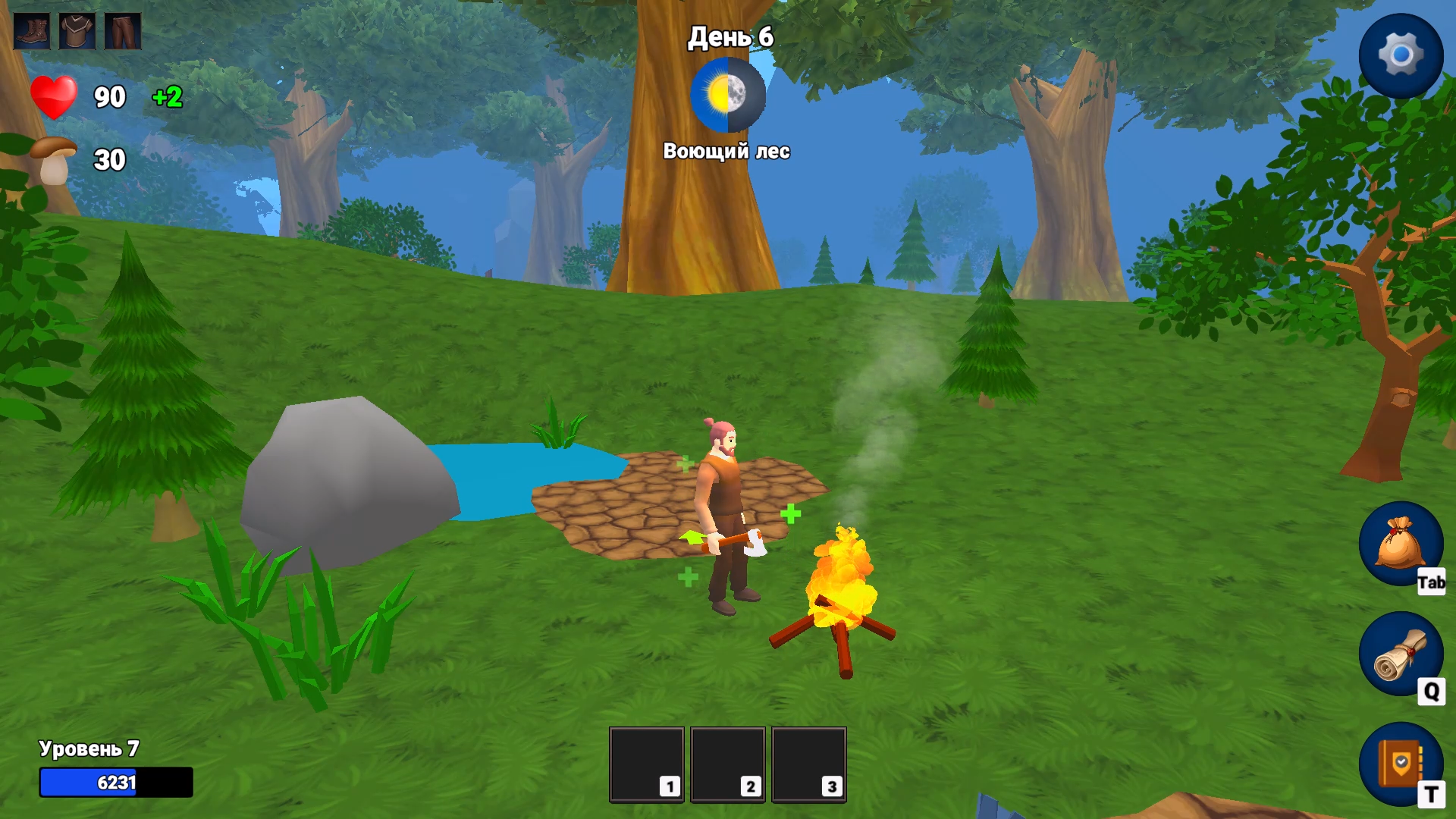Click the green +2 regeneration indicator

[x=167, y=97]
